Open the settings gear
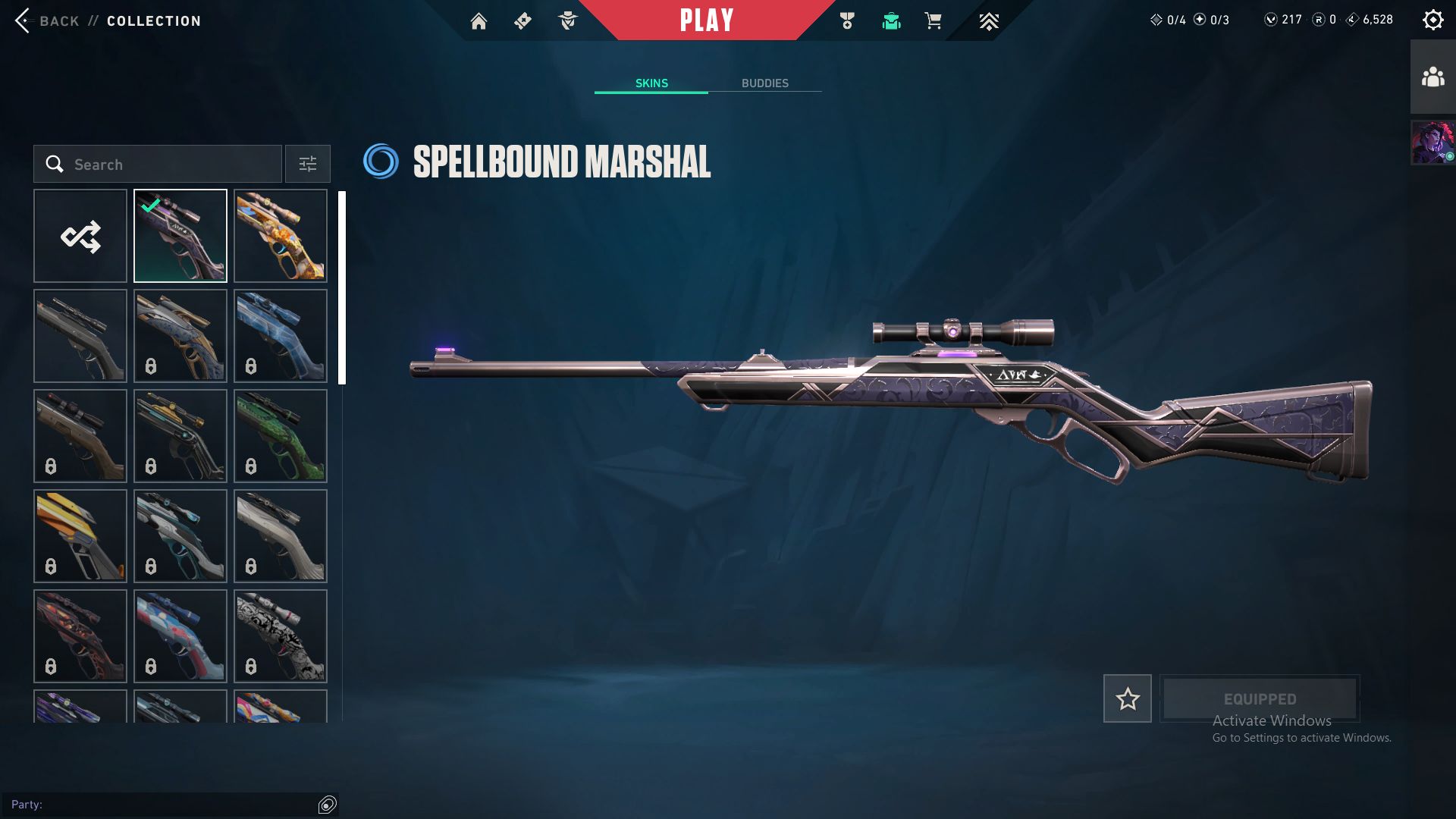Image resolution: width=1456 pixels, height=819 pixels. point(1432,20)
